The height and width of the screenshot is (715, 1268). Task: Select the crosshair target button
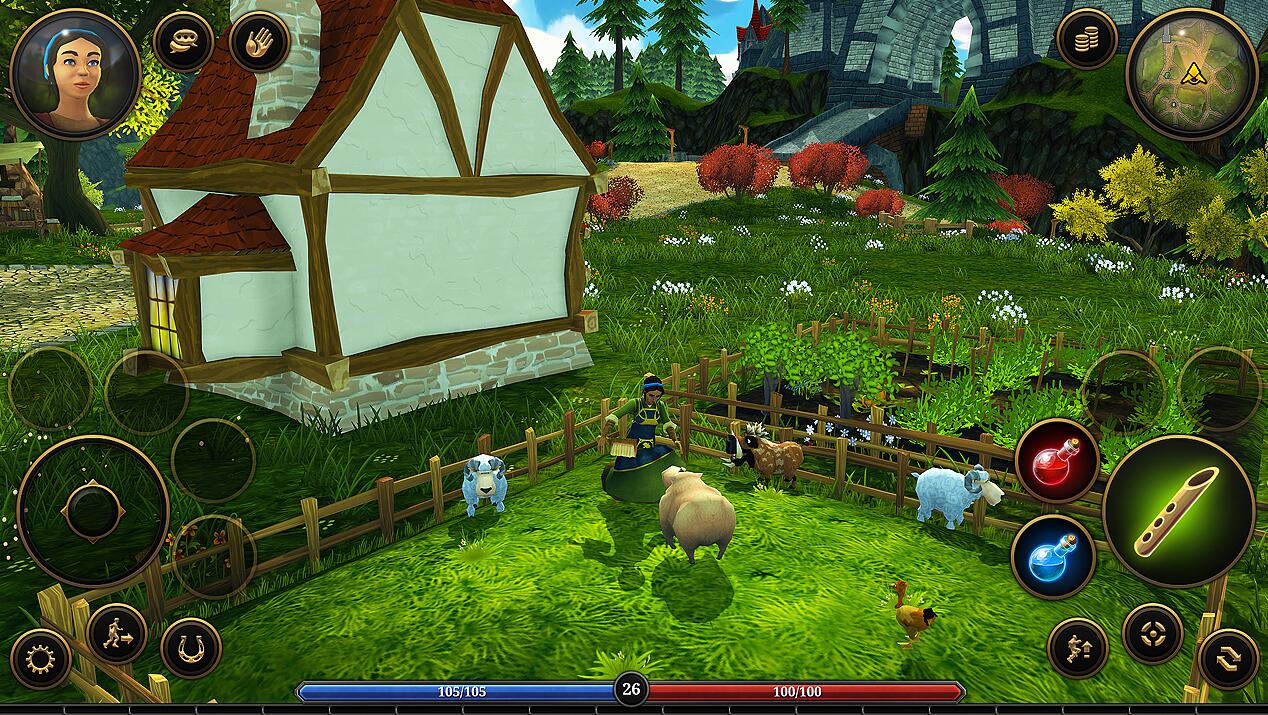(1153, 633)
